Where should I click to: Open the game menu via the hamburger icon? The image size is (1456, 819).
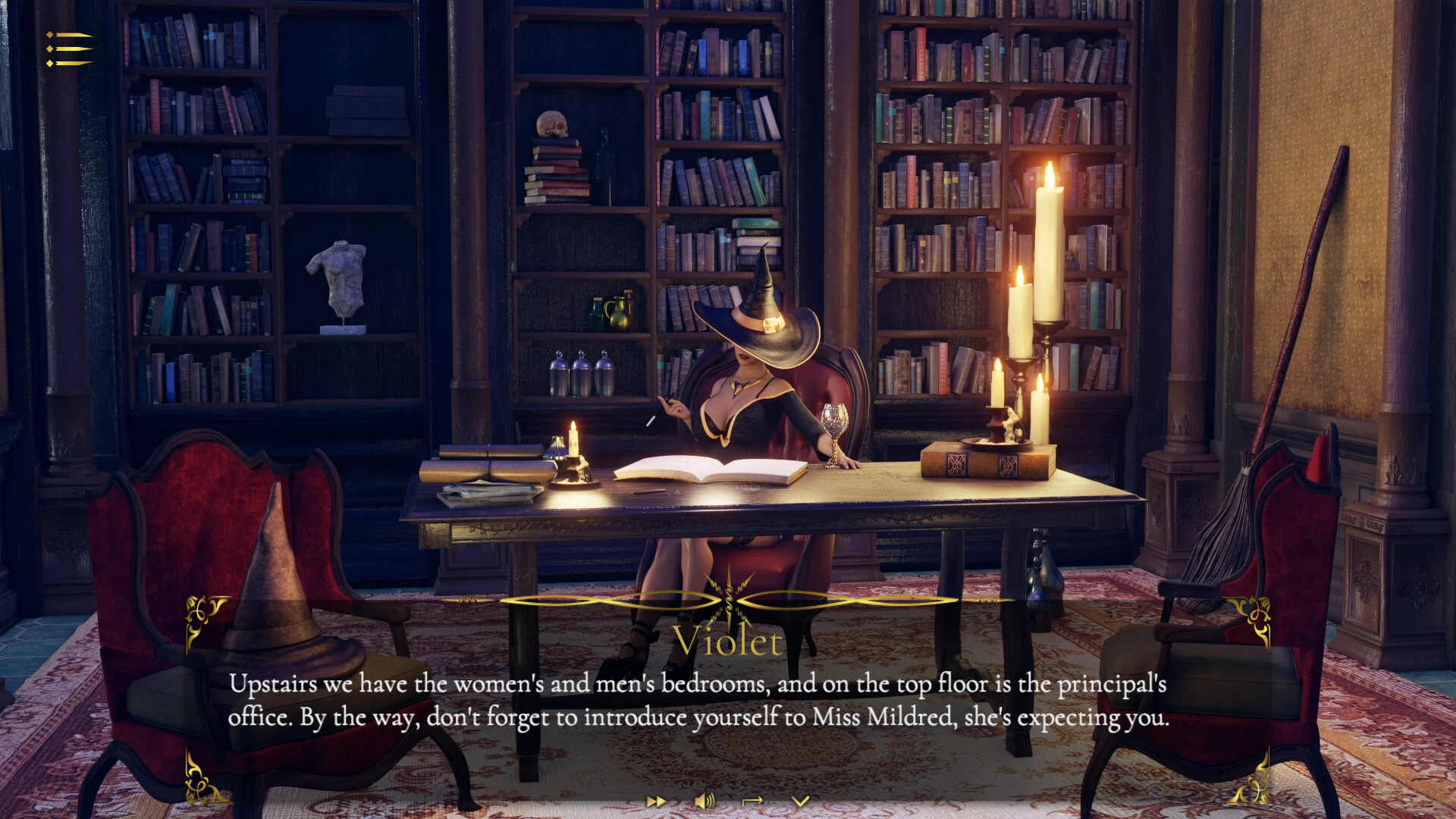pyautogui.click(x=68, y=47)
